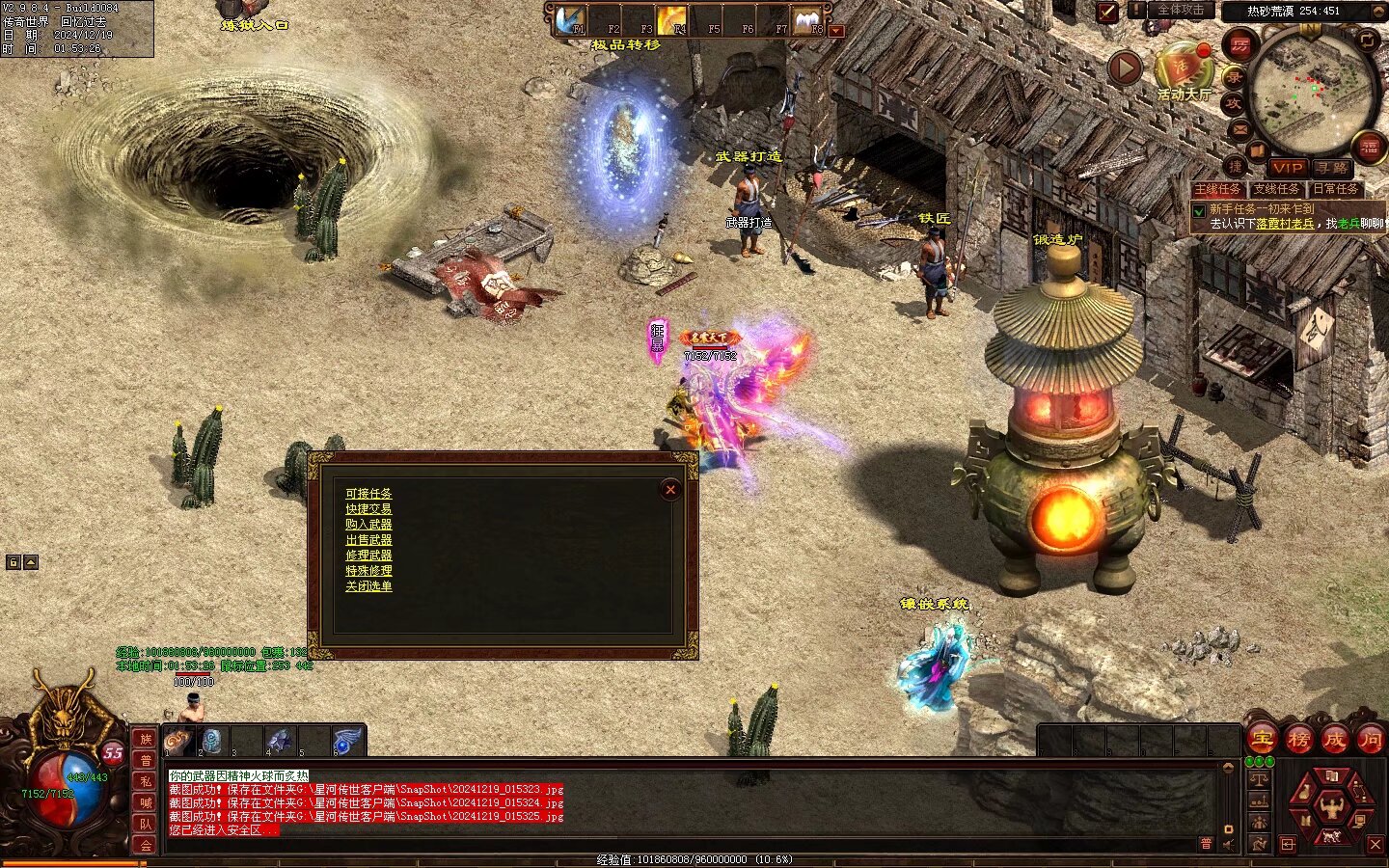Close the NPC dialog with the X button
The height and width of the screenshot is (868, 1389).
click(x=670, y=490)
